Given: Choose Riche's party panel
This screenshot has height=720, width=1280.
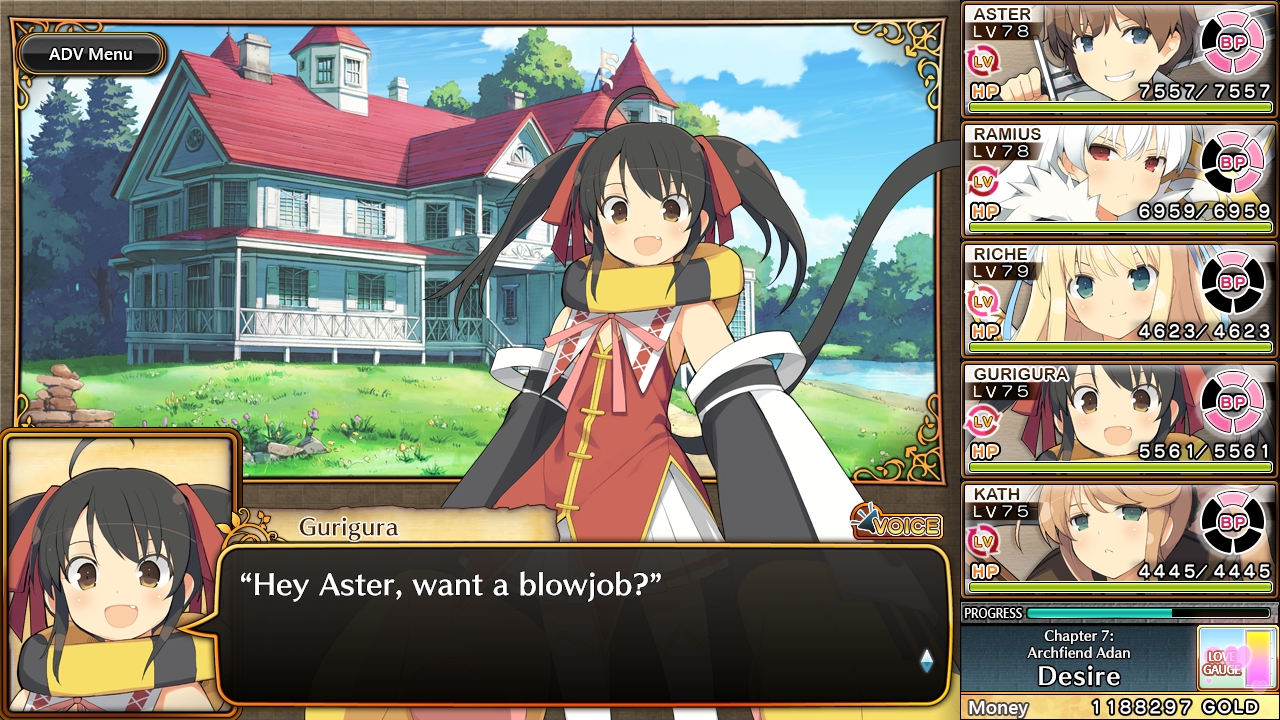Looking at the screenshot, I should coord(1118,300).
